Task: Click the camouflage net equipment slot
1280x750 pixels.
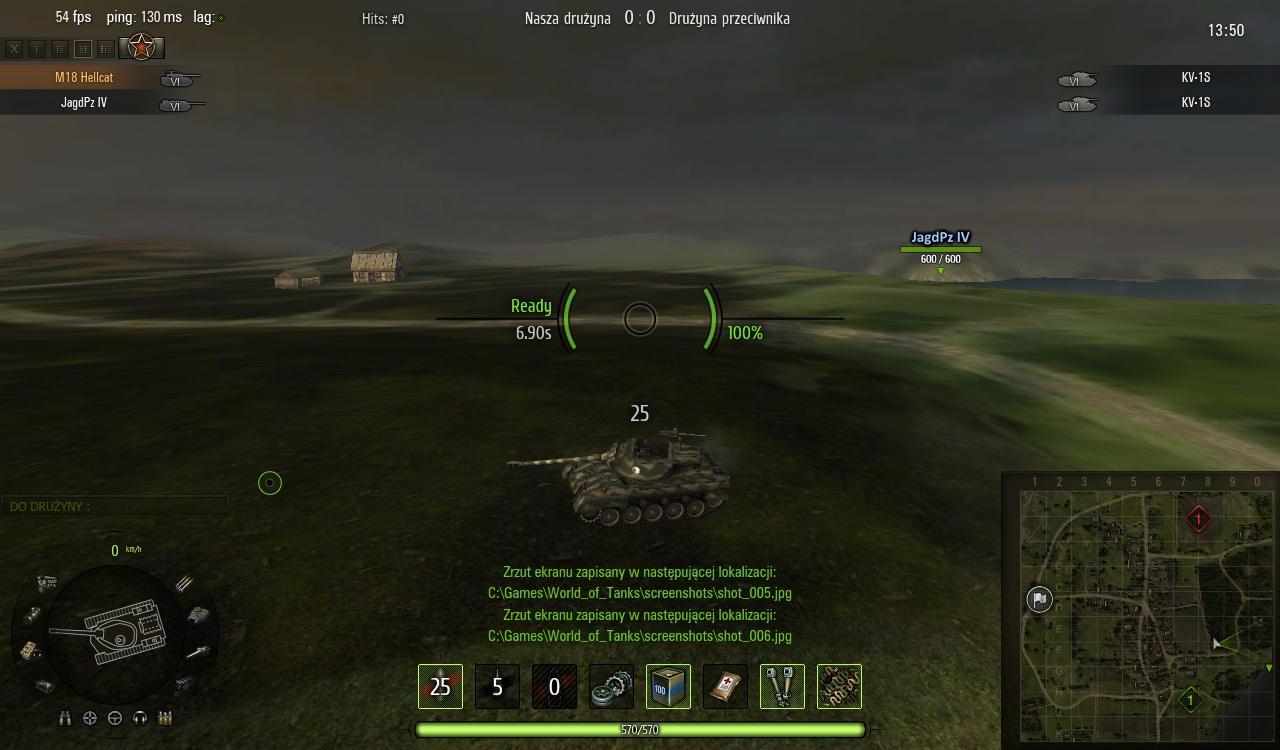Action: [x=839, y=686]
